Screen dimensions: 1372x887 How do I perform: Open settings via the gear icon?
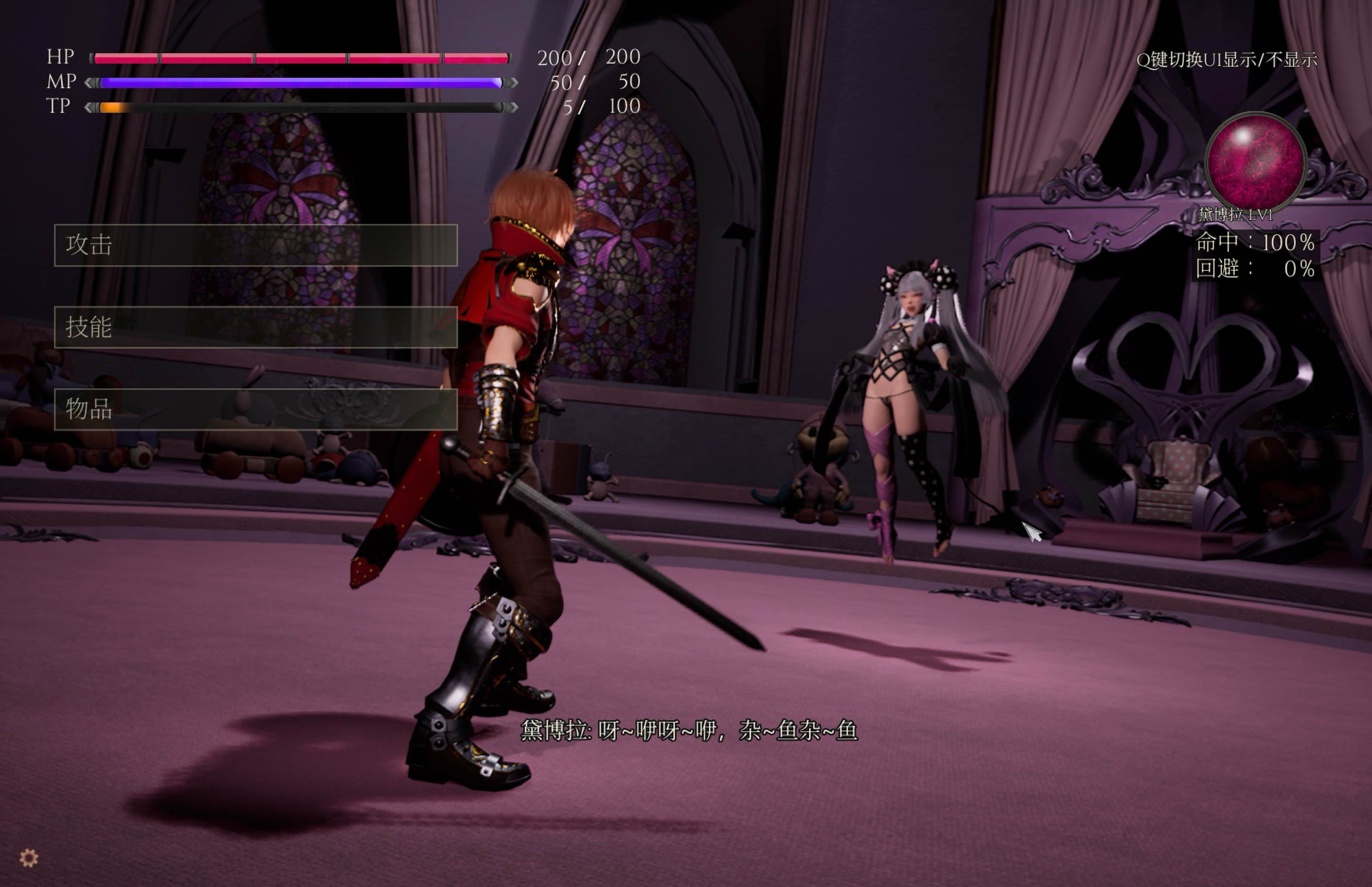tap(29, 858)
